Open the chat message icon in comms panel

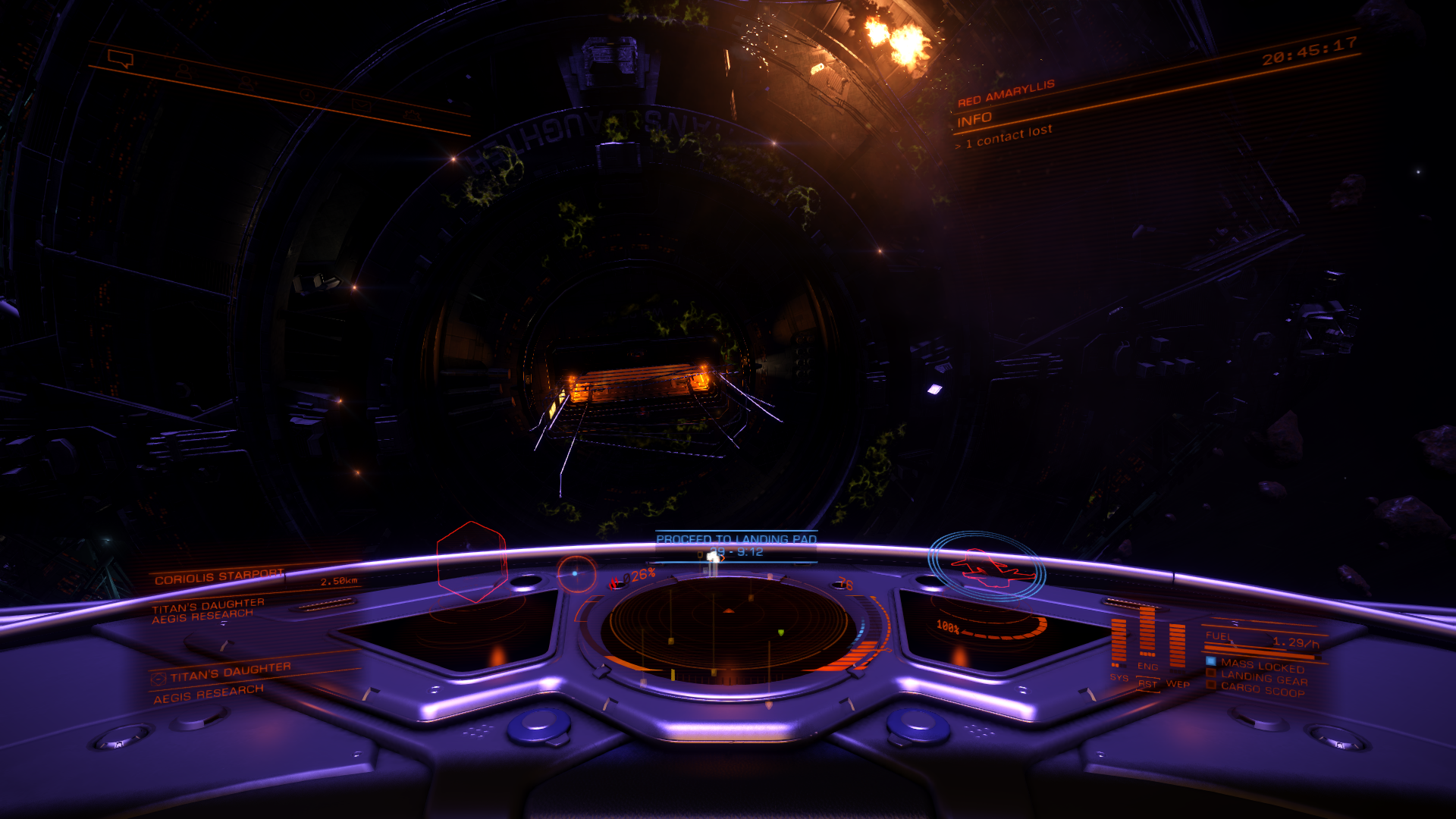pos(120,59)
